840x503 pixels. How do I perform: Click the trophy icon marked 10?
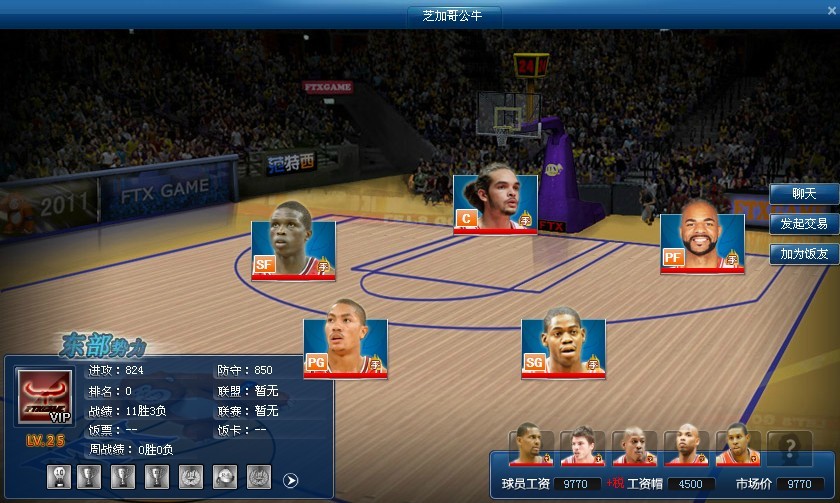click(58, 478)
